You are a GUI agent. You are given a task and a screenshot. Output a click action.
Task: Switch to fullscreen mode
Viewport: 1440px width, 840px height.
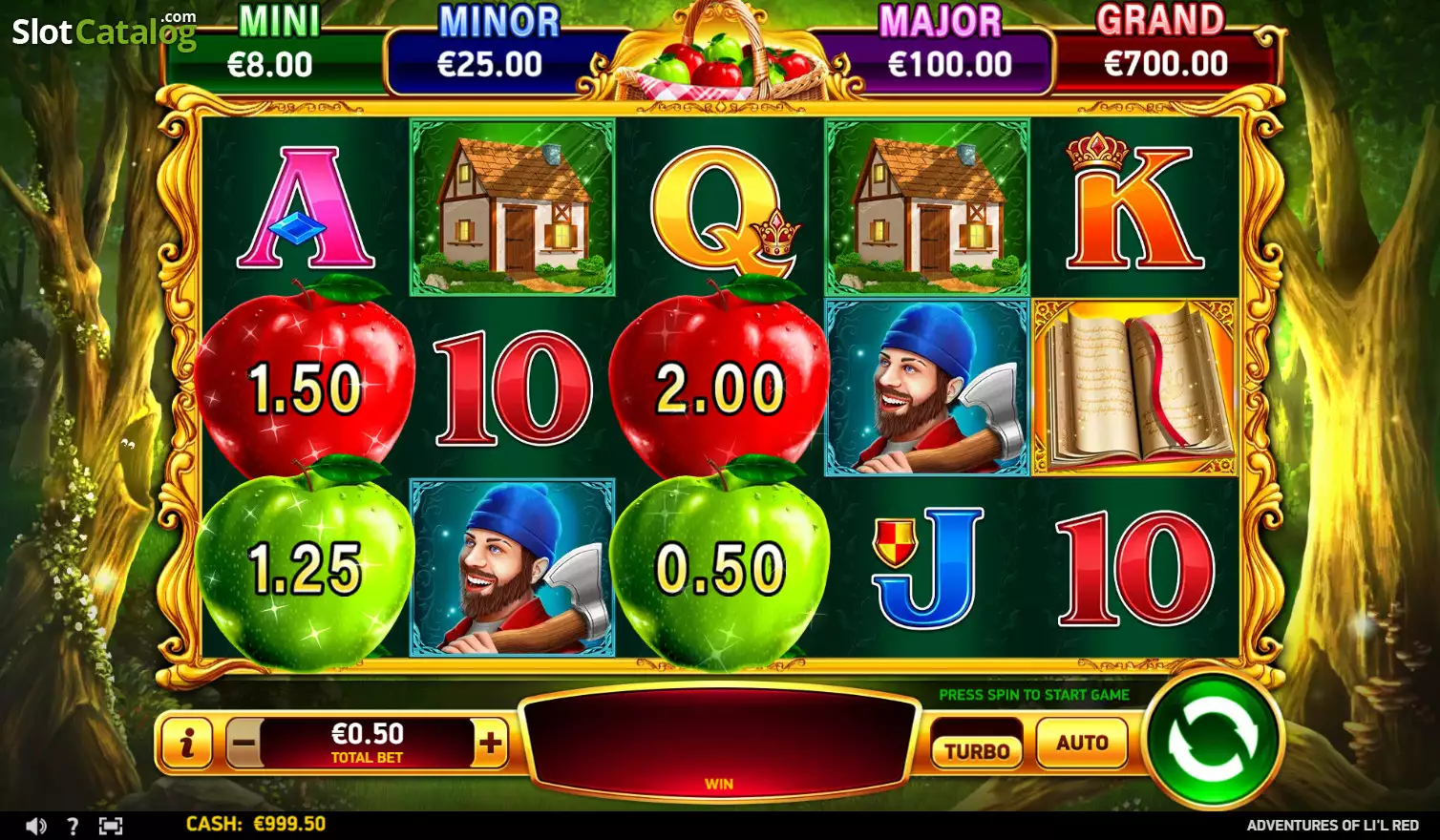pos(111,826)
